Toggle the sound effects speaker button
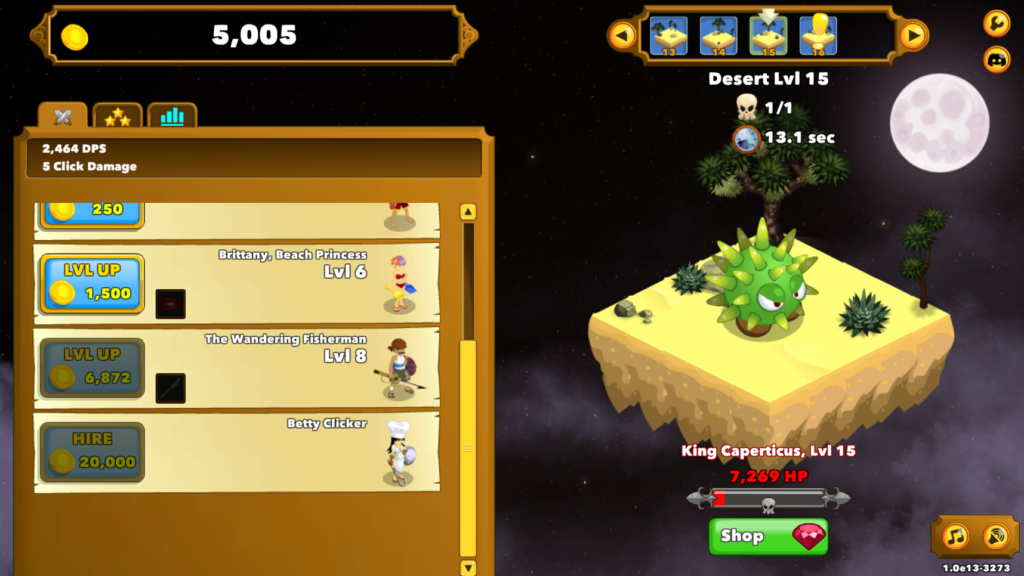This screenshot has width=1024, height=576. point(994,537)
